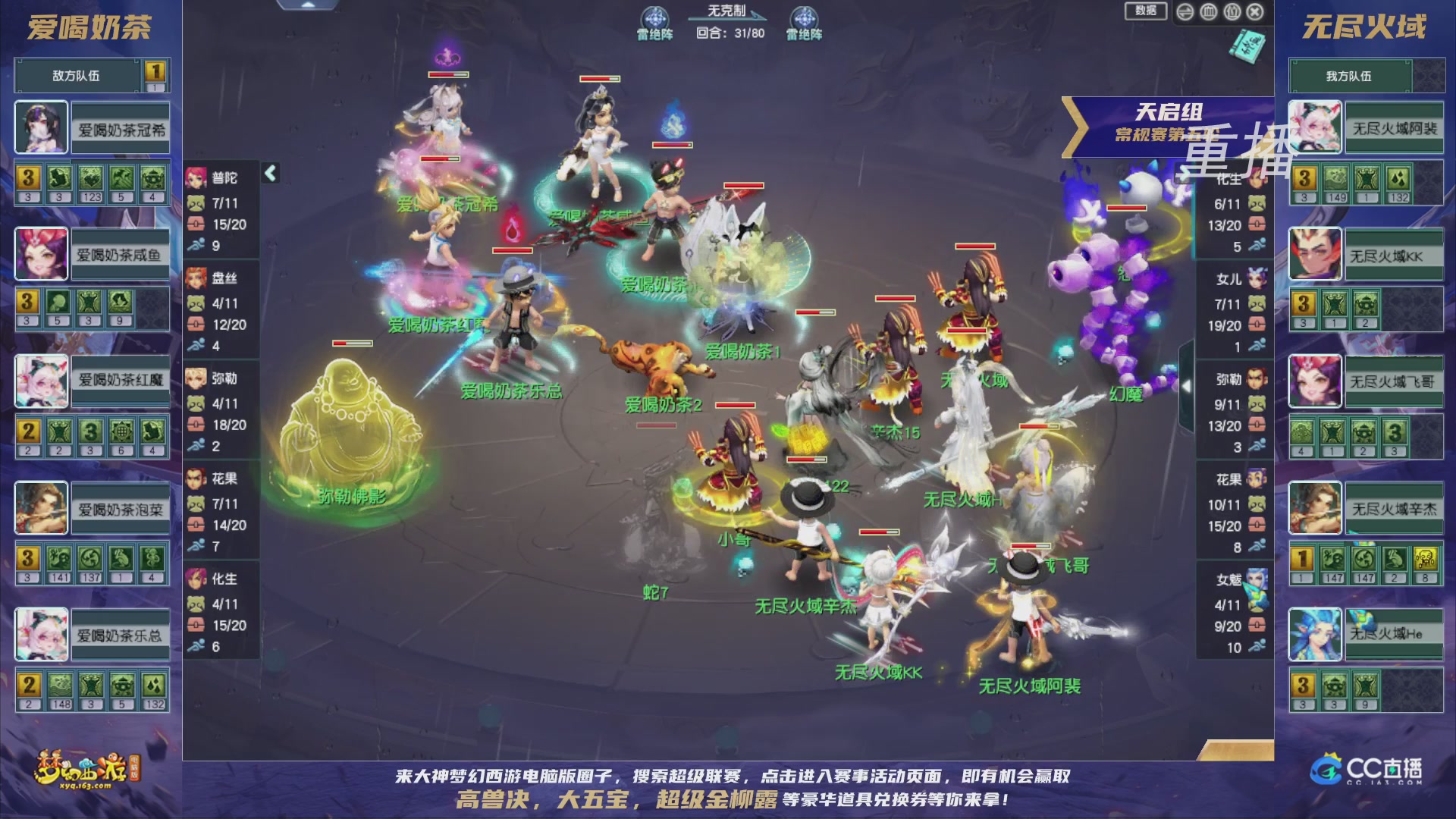Toggle the green skill marked 149 under 无尽火域阿裴
This screenshot has width=1456, height=819.
click(x=1336, y=180)
